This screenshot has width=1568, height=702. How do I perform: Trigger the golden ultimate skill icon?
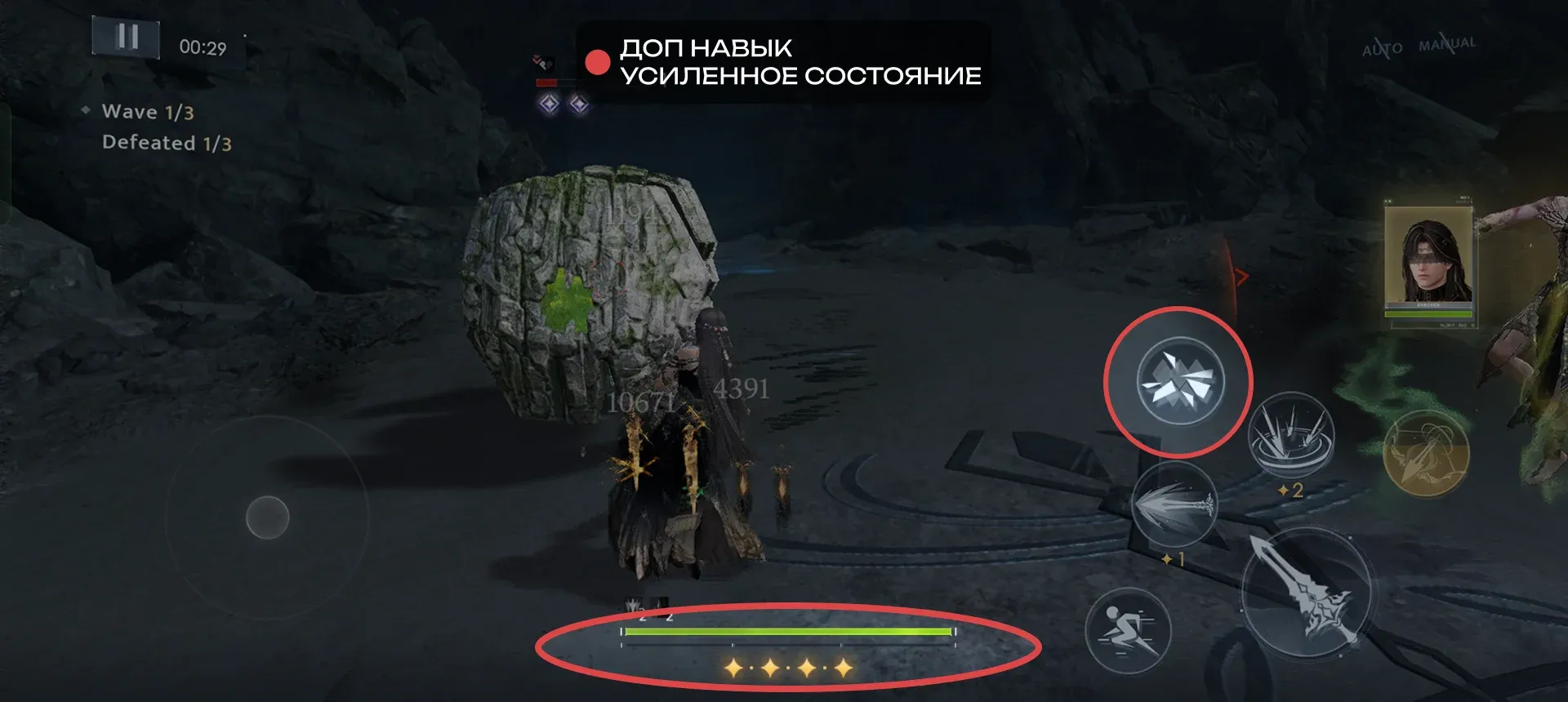[x=1425, y=454]
